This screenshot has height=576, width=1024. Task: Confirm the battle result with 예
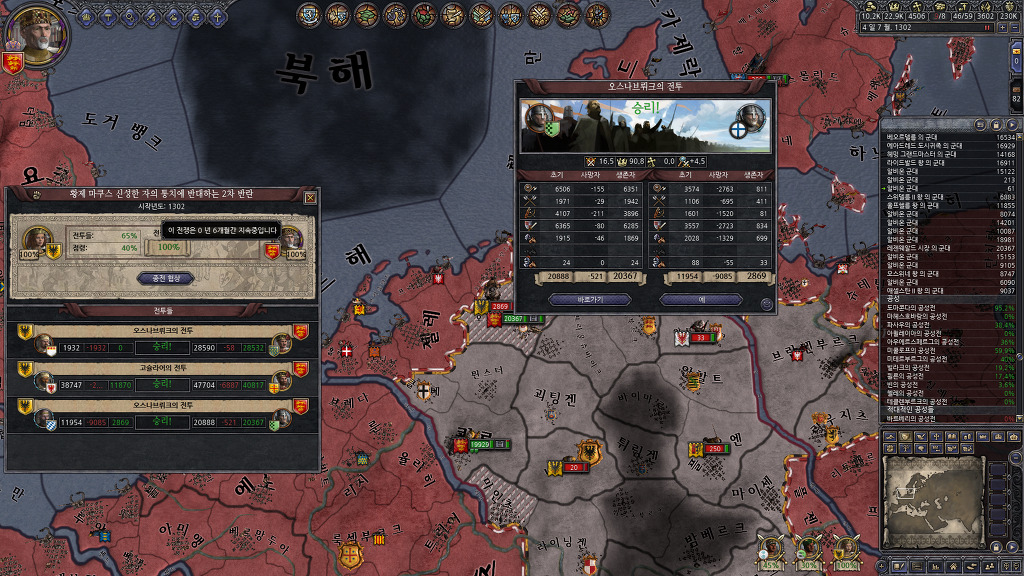[700, 299]
